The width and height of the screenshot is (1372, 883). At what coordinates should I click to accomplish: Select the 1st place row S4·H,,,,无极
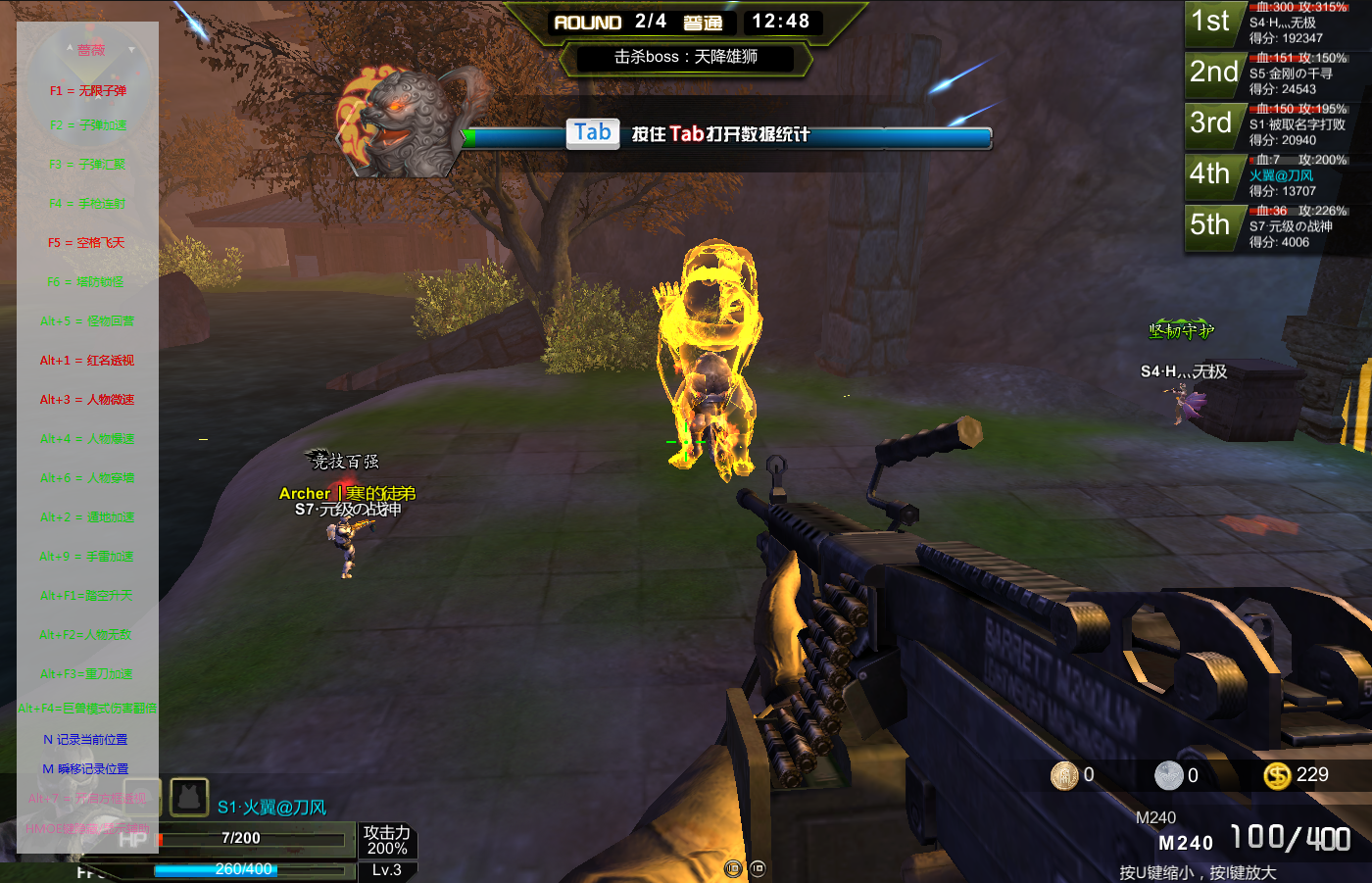pyautogui.click(x=1278, y=24)
